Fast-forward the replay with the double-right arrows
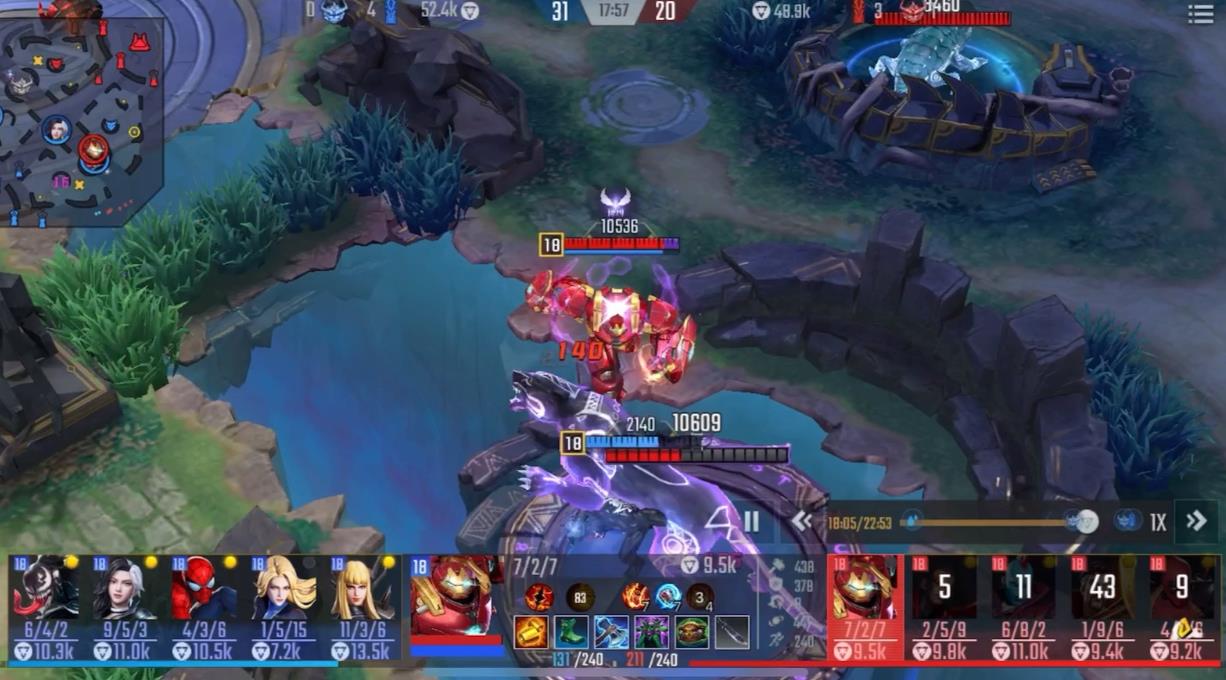1226x680 pixels. click(x=1196, y=522)
